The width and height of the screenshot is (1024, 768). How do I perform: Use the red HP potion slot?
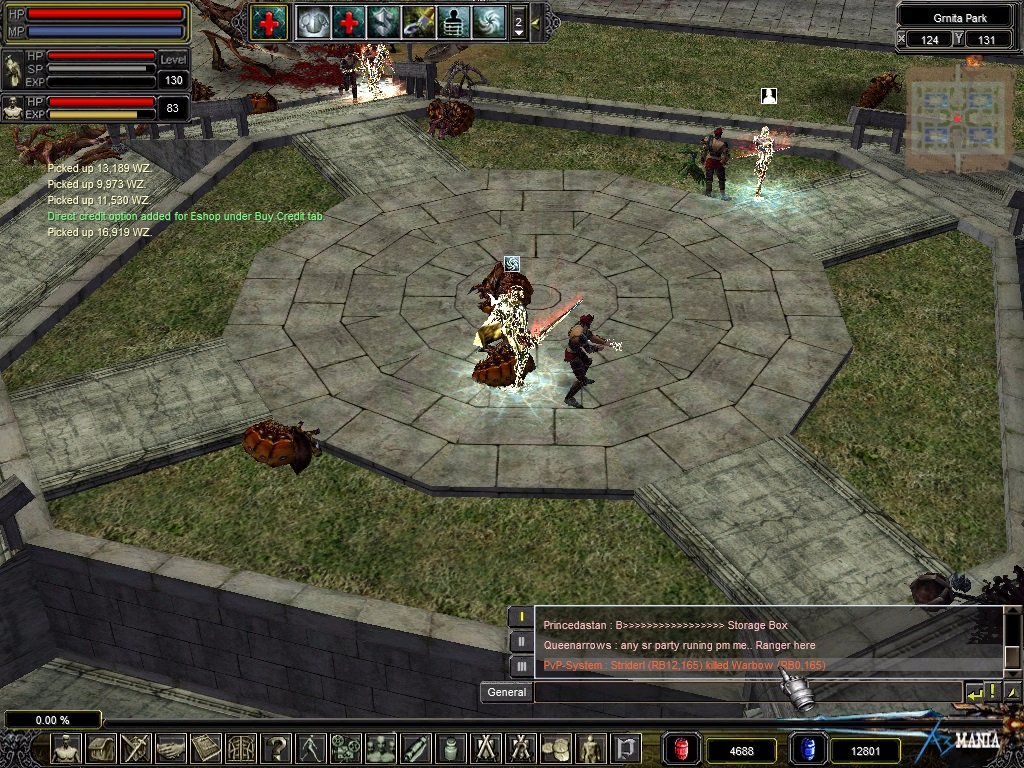pos(681,749)
